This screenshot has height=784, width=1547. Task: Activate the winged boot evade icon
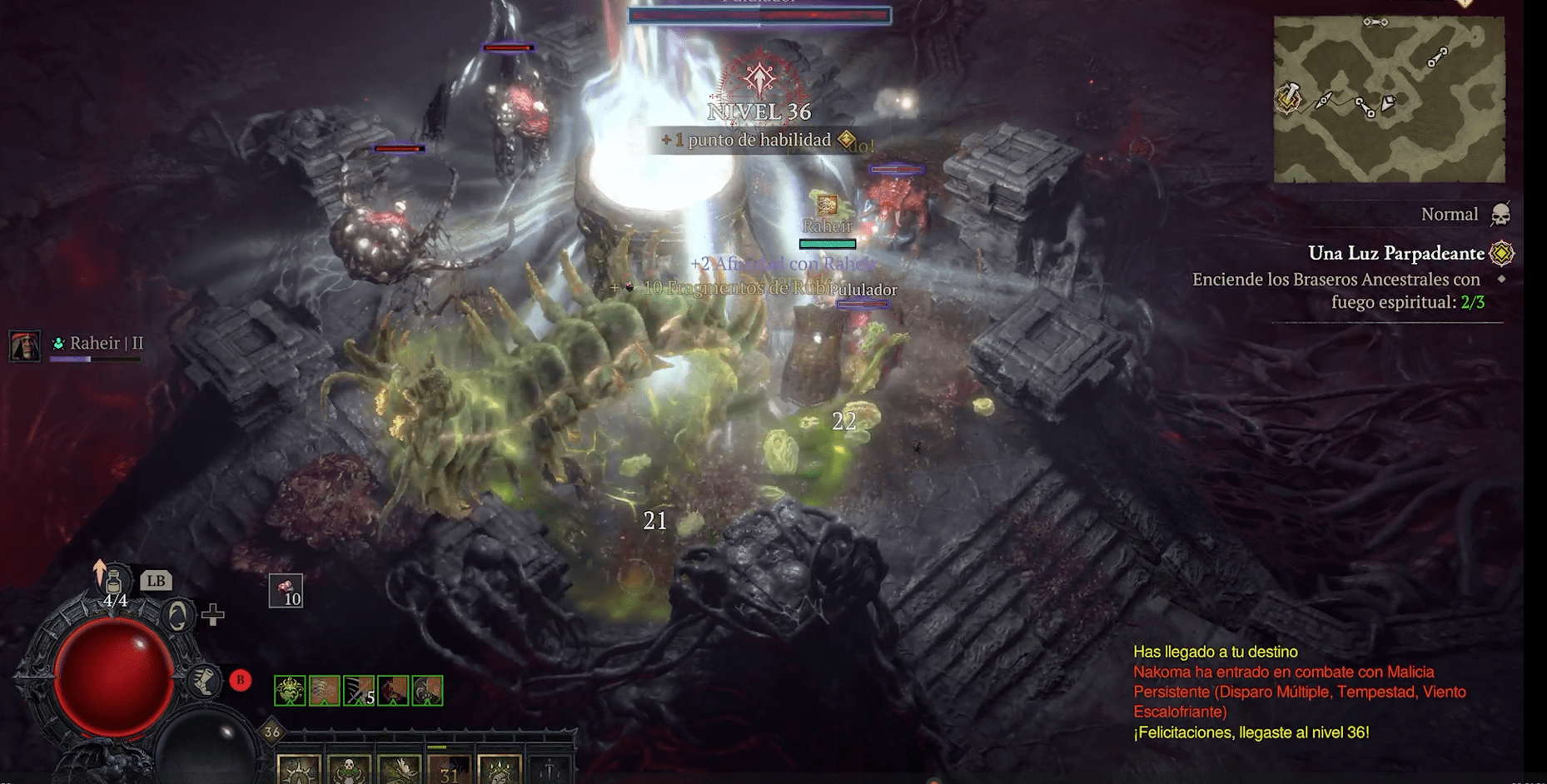[x=203, y=681]
